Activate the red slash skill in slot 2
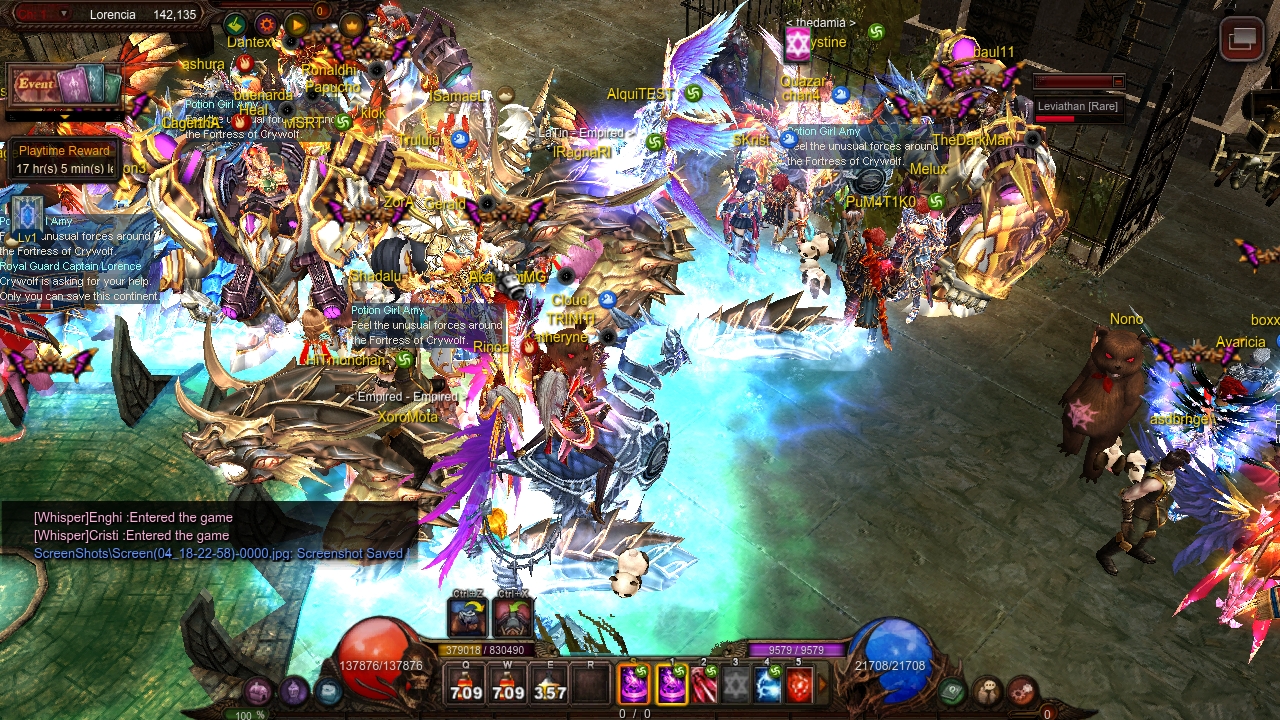This screenshot has height=720, width=1280. pyautogui.click(x=704, y=685)
